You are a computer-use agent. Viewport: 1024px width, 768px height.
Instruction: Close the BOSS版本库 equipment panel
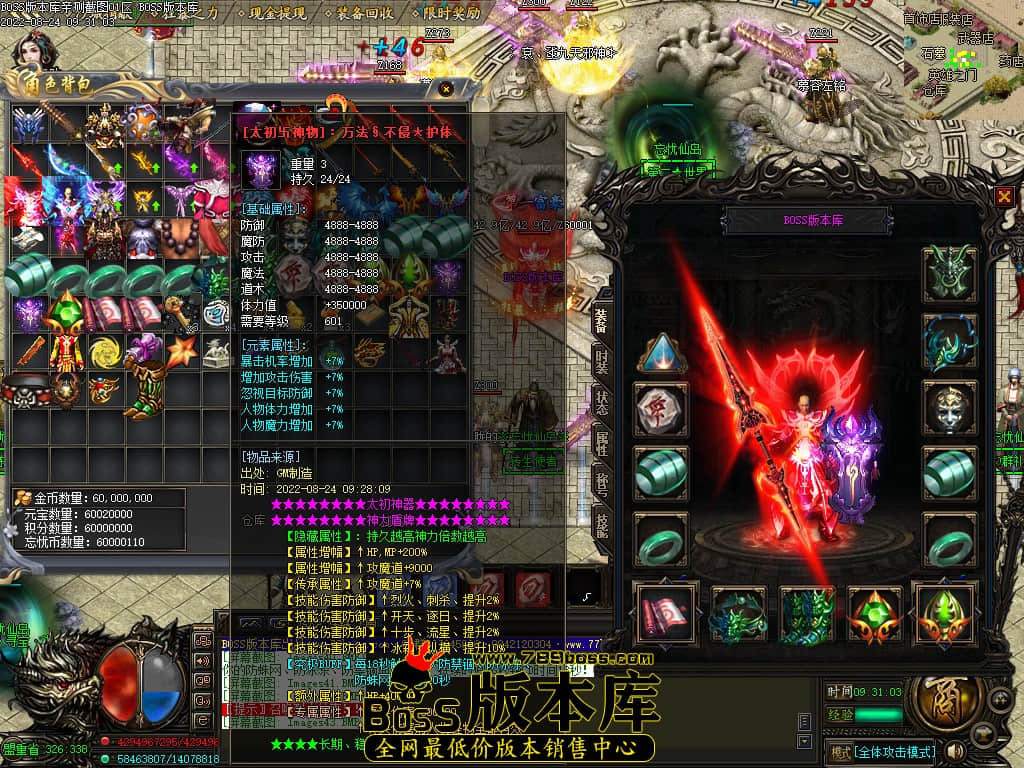click(x=1004, y=197)
